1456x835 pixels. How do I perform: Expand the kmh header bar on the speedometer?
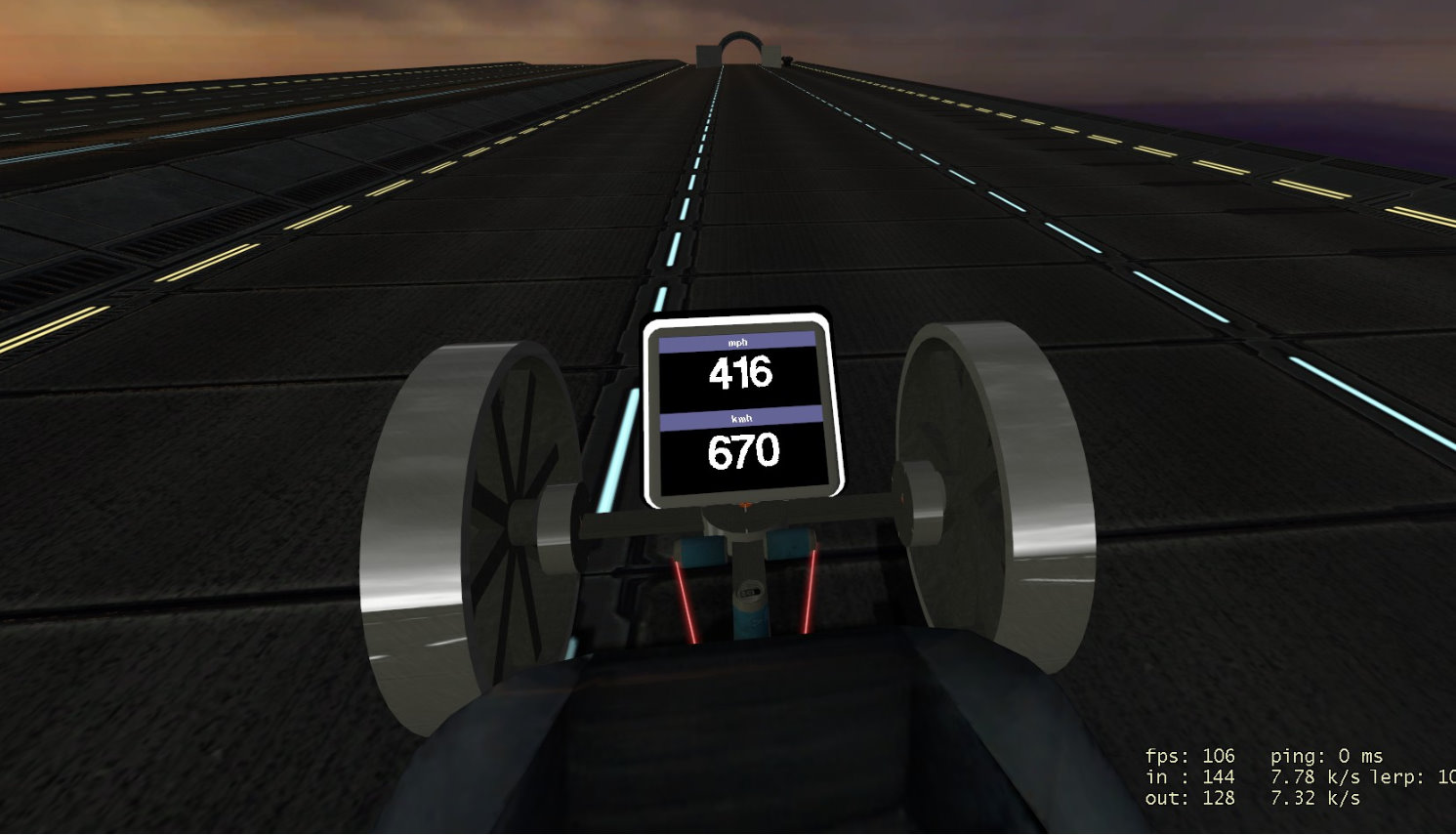pos(742,417)
